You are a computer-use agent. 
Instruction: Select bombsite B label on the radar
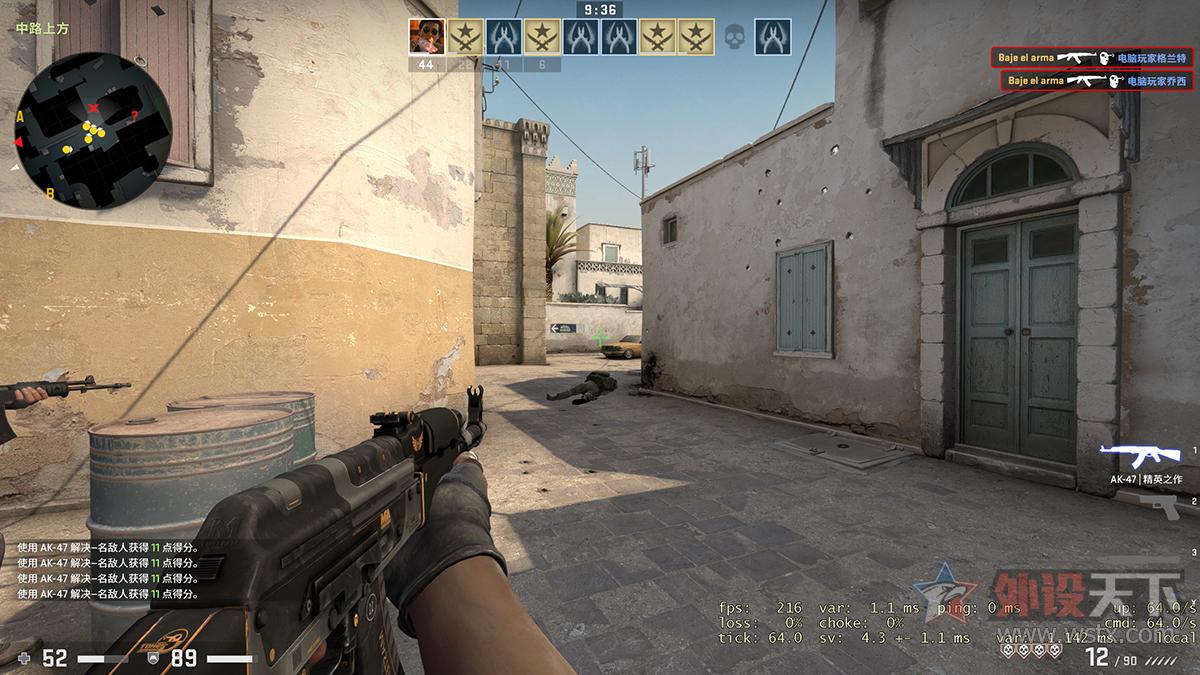coord(50,192)
